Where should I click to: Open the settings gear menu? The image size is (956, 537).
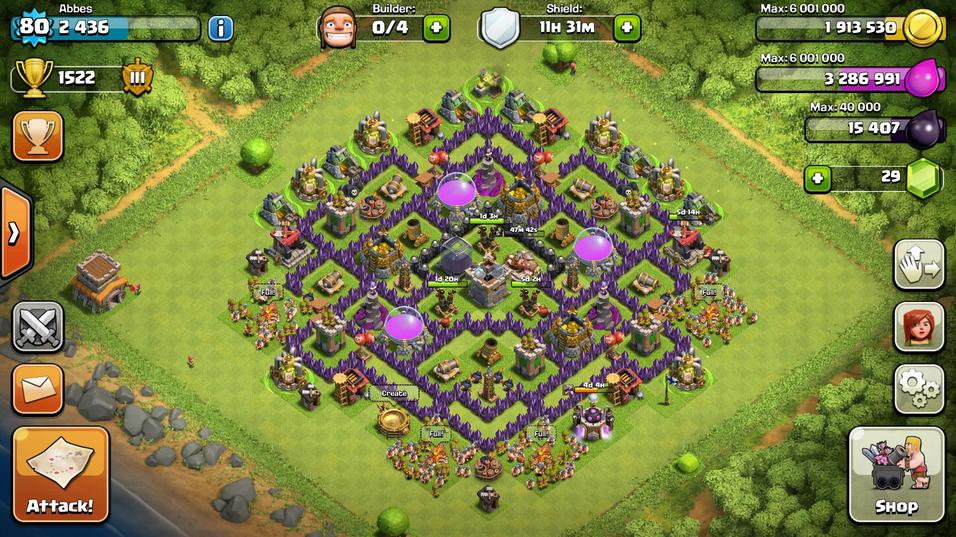[918, 388]
